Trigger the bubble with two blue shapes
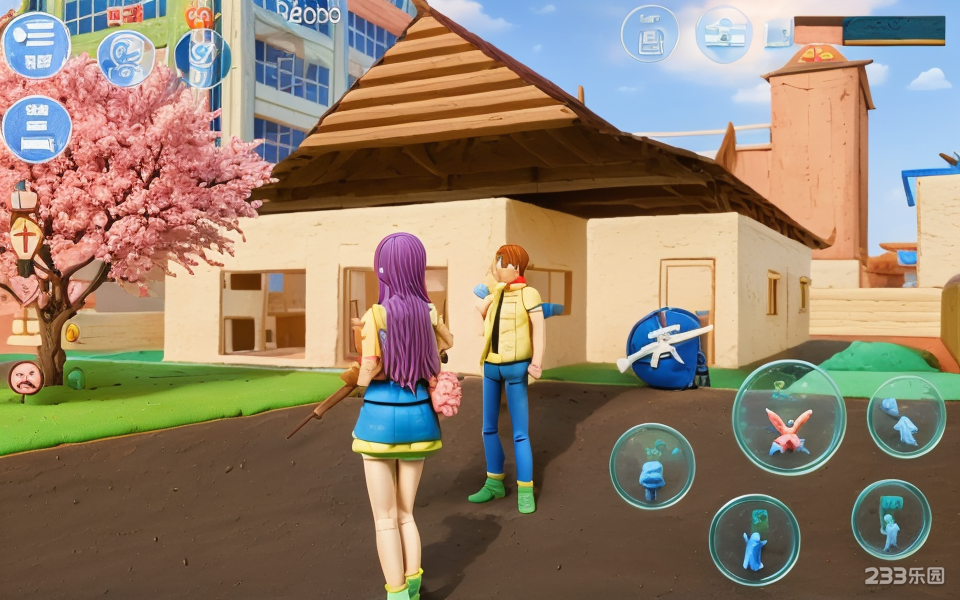Viewport: 960px width, 600px height. (x=906, y=417)
